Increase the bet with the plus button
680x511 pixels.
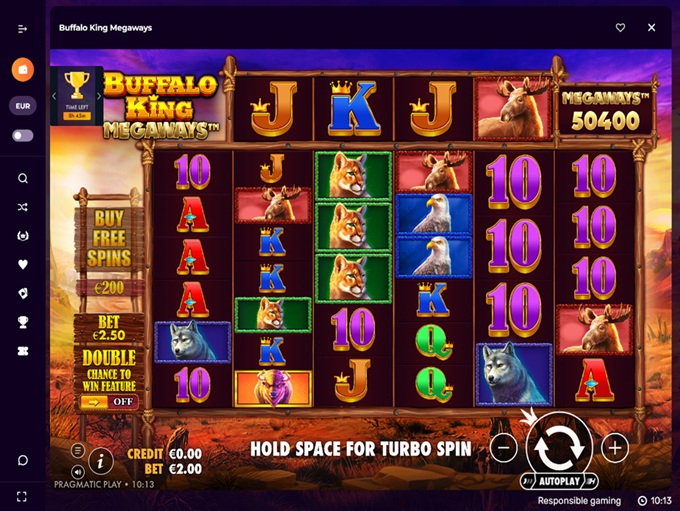[x=614, y=447]
